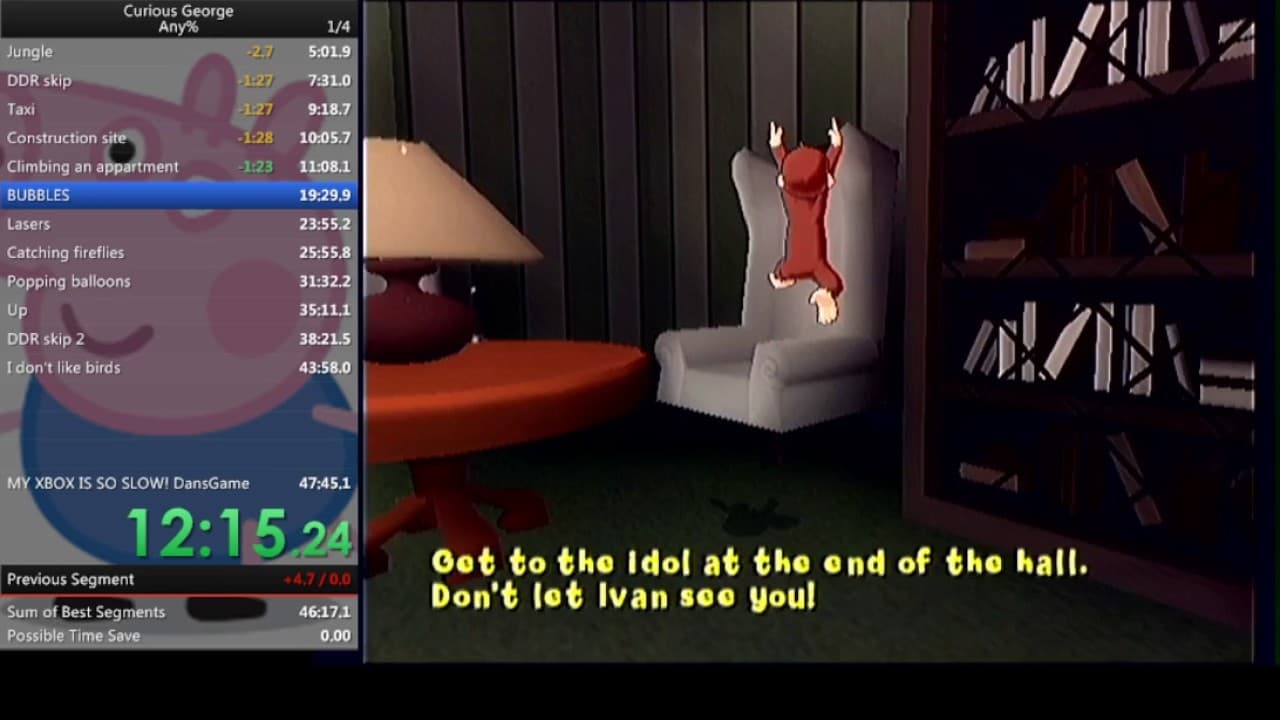
Task: Select the Previous Segment row
Action: pos(100,579)
